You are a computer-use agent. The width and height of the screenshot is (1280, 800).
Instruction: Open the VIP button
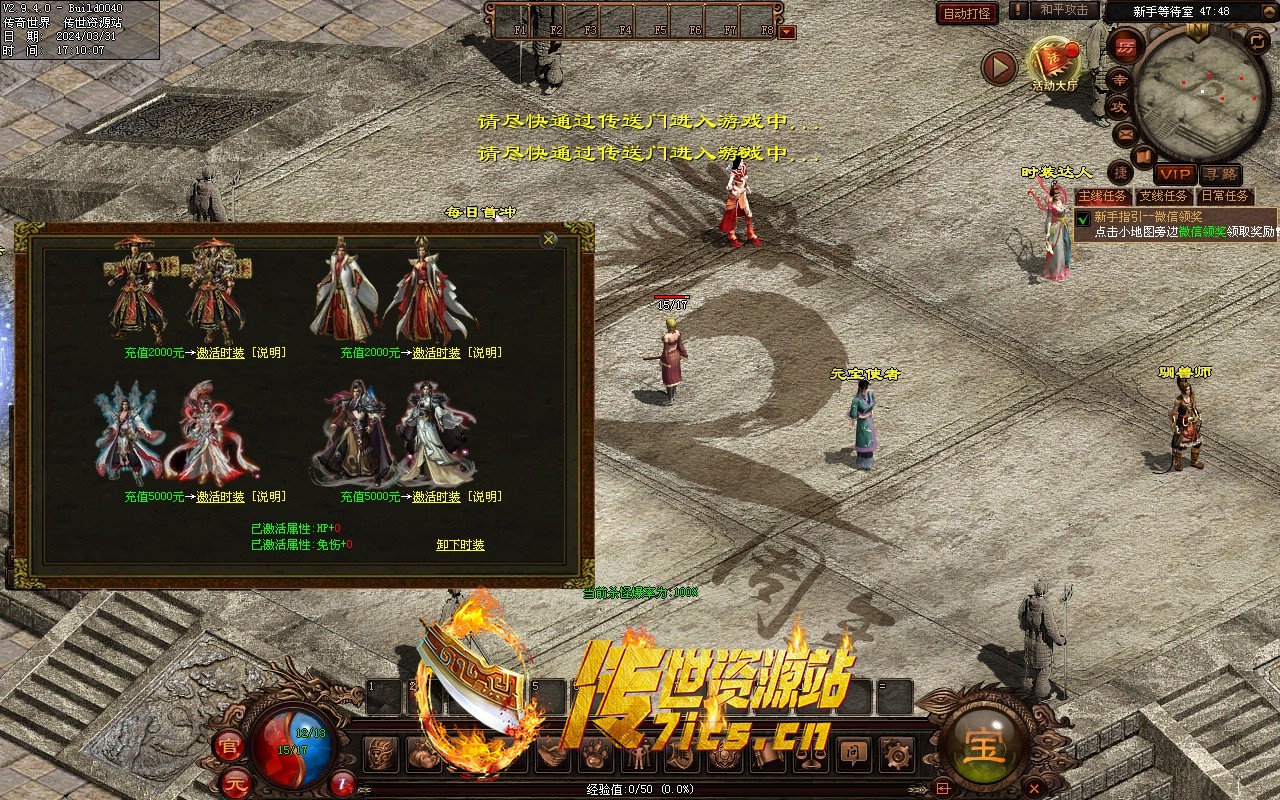coord(1175,174)
